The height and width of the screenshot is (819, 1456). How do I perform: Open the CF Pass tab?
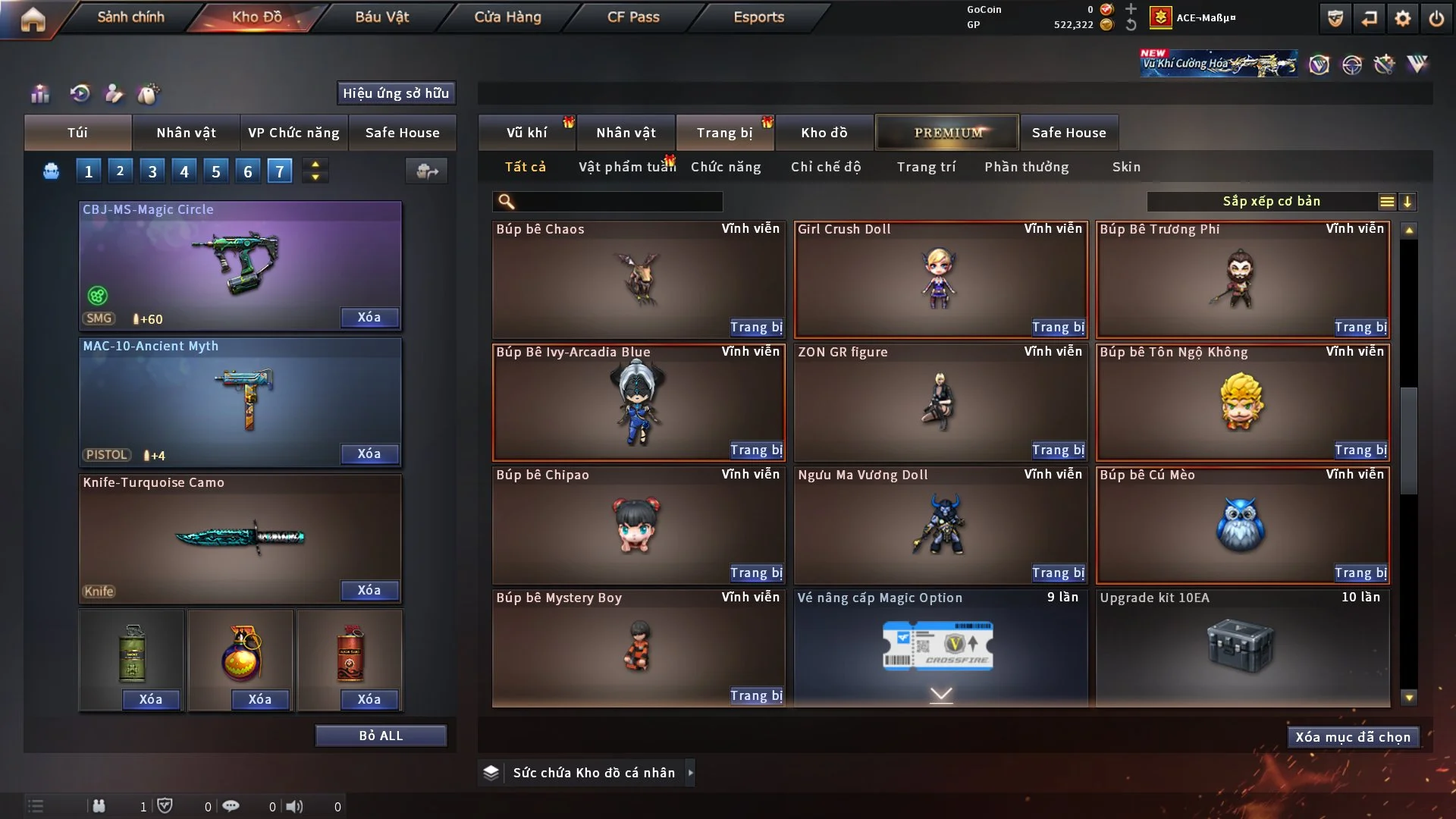pos(633,17)
